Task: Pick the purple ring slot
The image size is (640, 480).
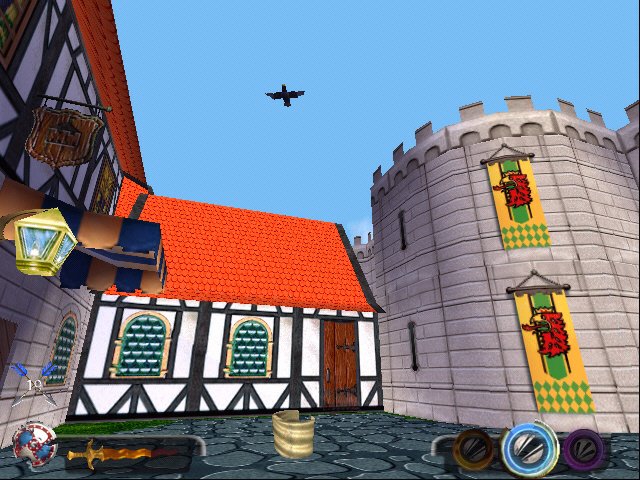Action: click(583, 449)
